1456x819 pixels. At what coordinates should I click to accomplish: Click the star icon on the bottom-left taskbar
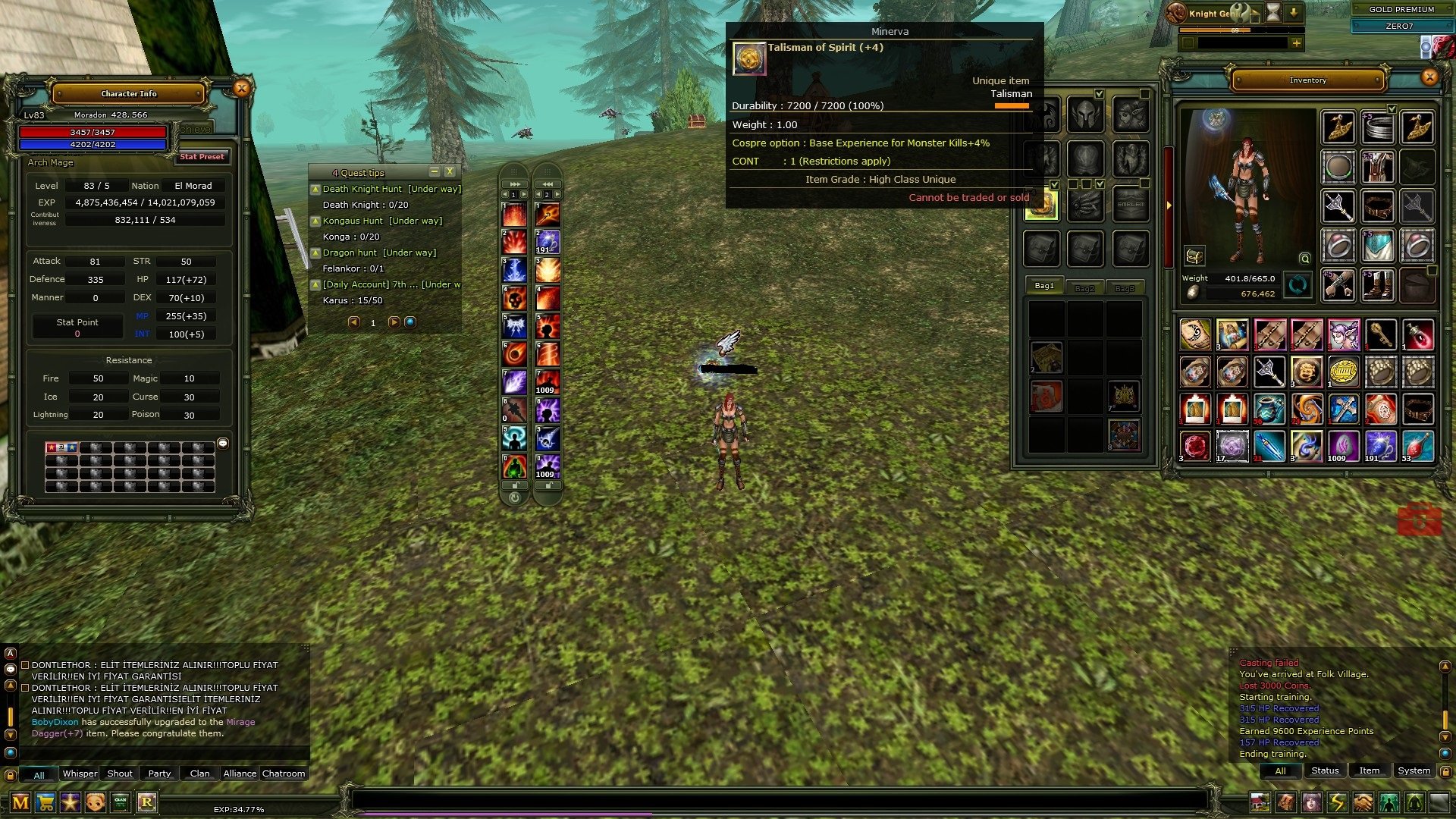coord(70,802)
